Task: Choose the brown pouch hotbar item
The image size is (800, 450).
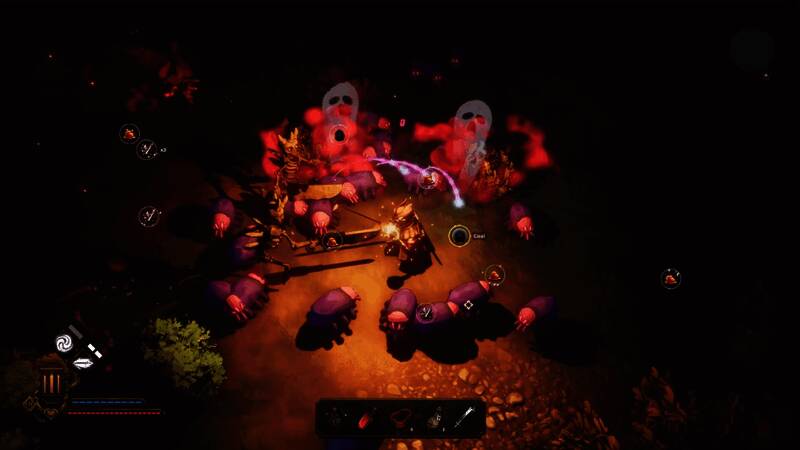Action: (435, 417)
